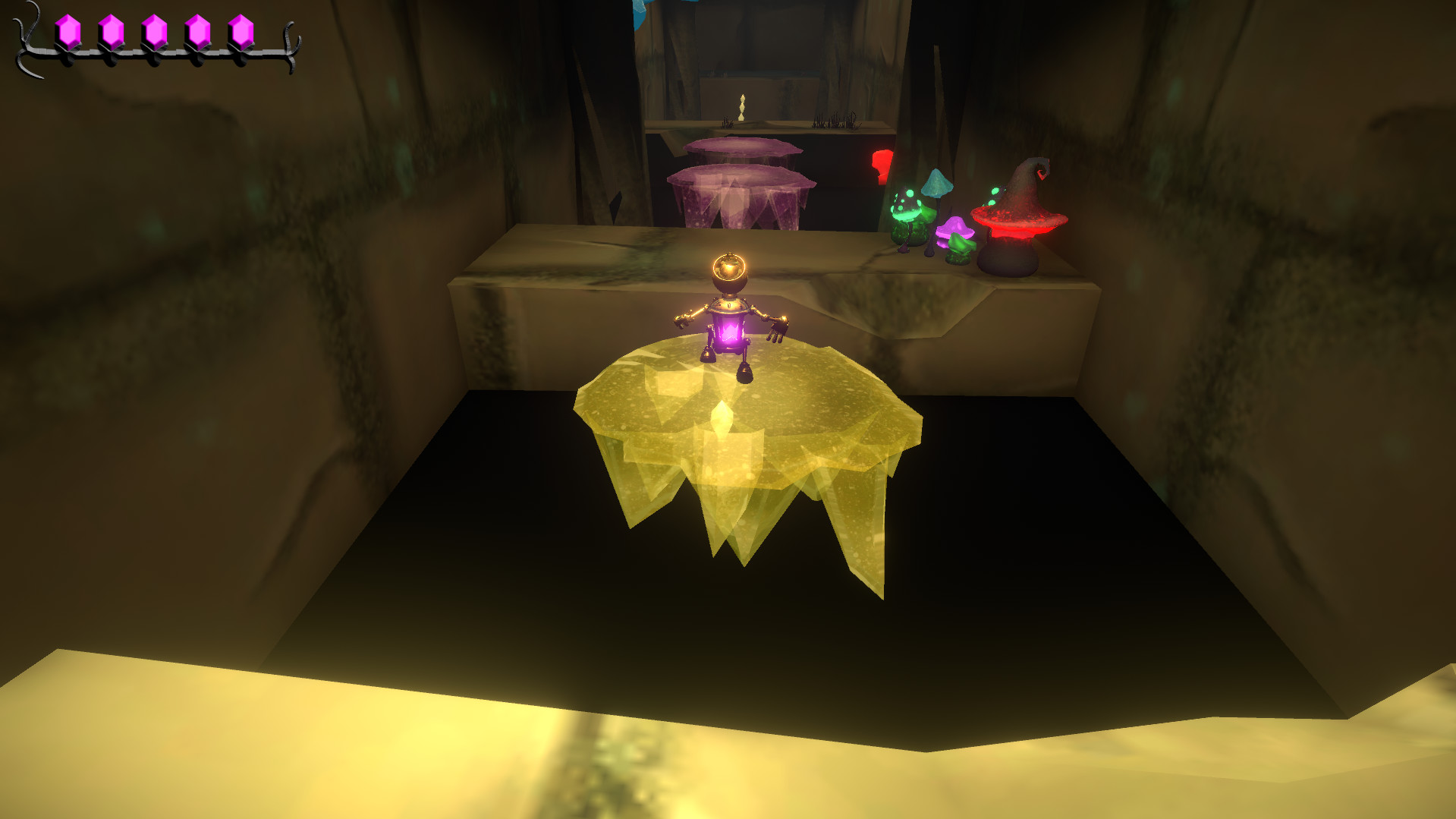Viewport: 1456px width, 819px height.
Task: Click the first pink crystal in the health bar
Action: click(x=67, y=30)
